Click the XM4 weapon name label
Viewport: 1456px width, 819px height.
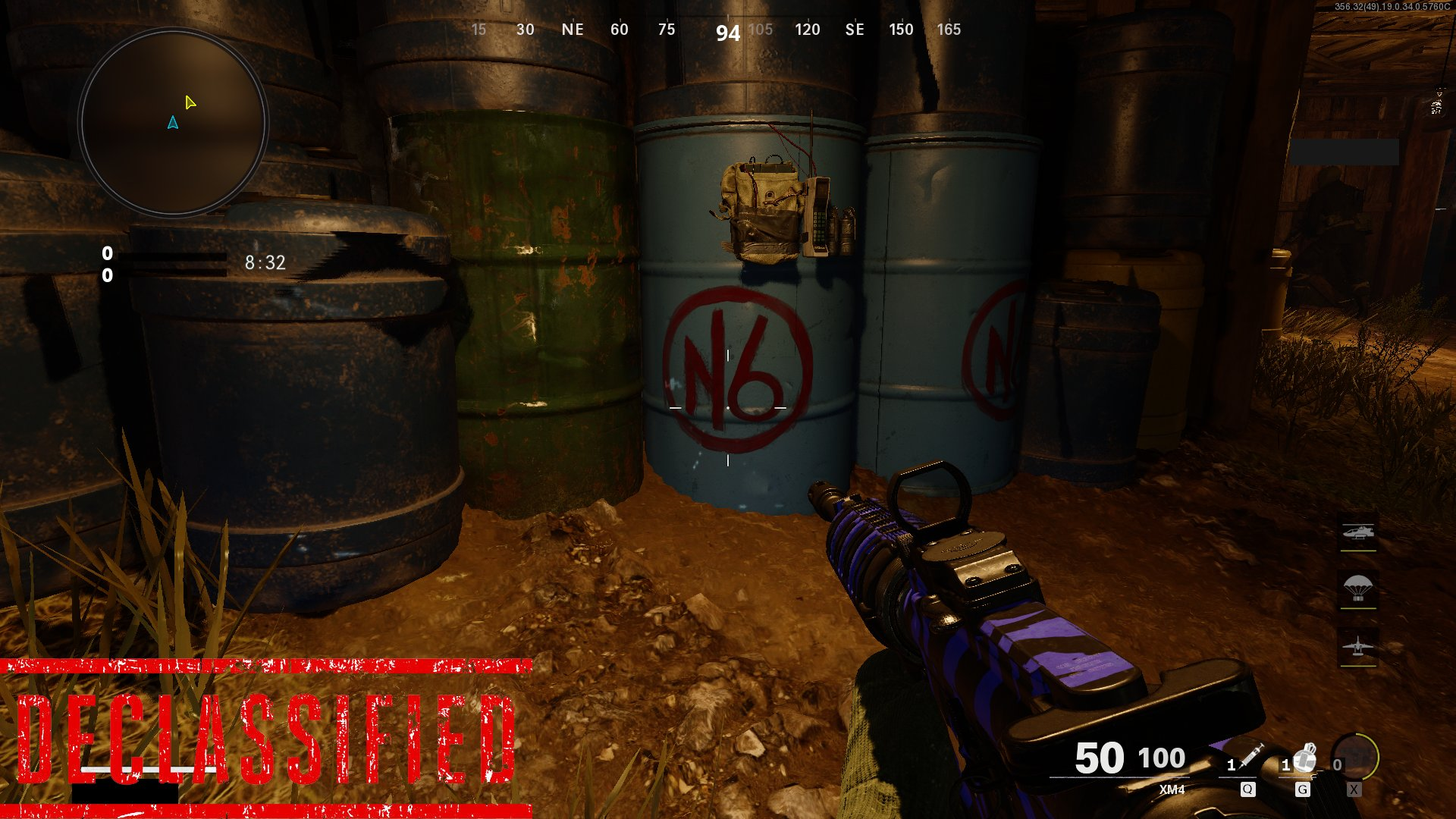(1172, 789)
